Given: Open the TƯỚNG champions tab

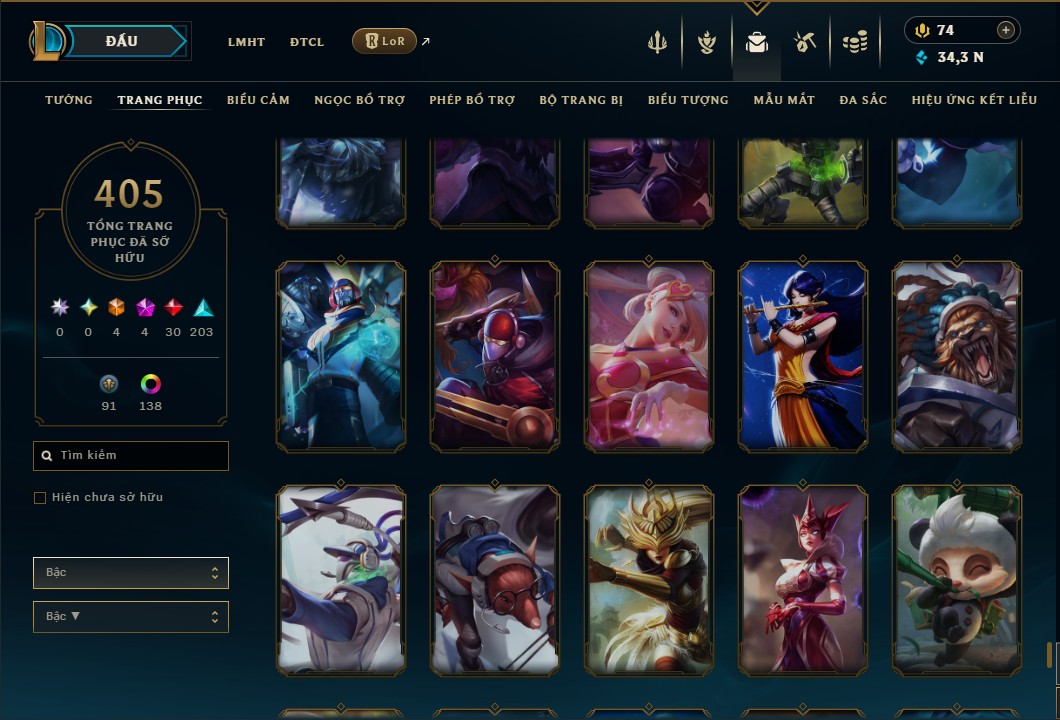Looking at the screenshot, I should coord(69,100).
